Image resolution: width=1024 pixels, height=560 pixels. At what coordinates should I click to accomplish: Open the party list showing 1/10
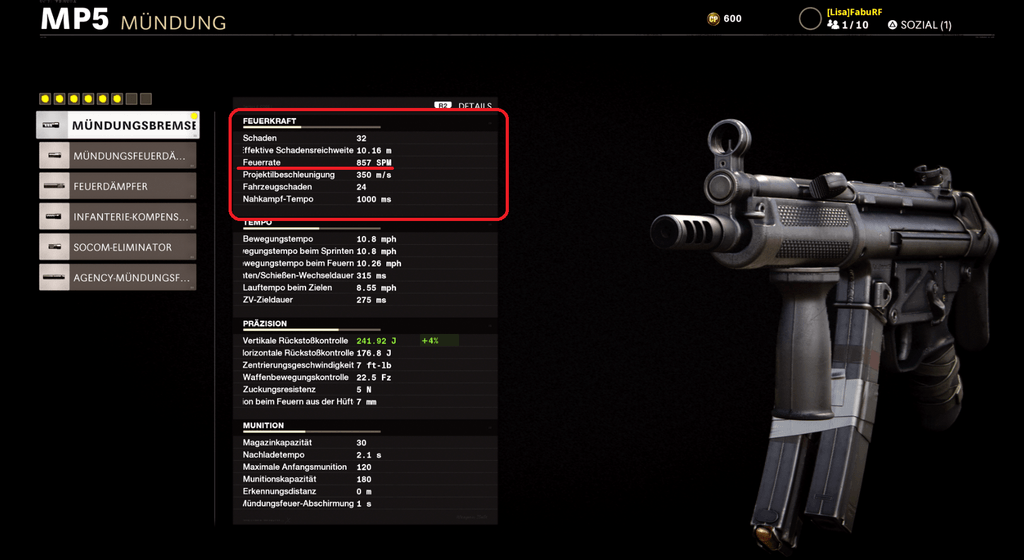848,25
